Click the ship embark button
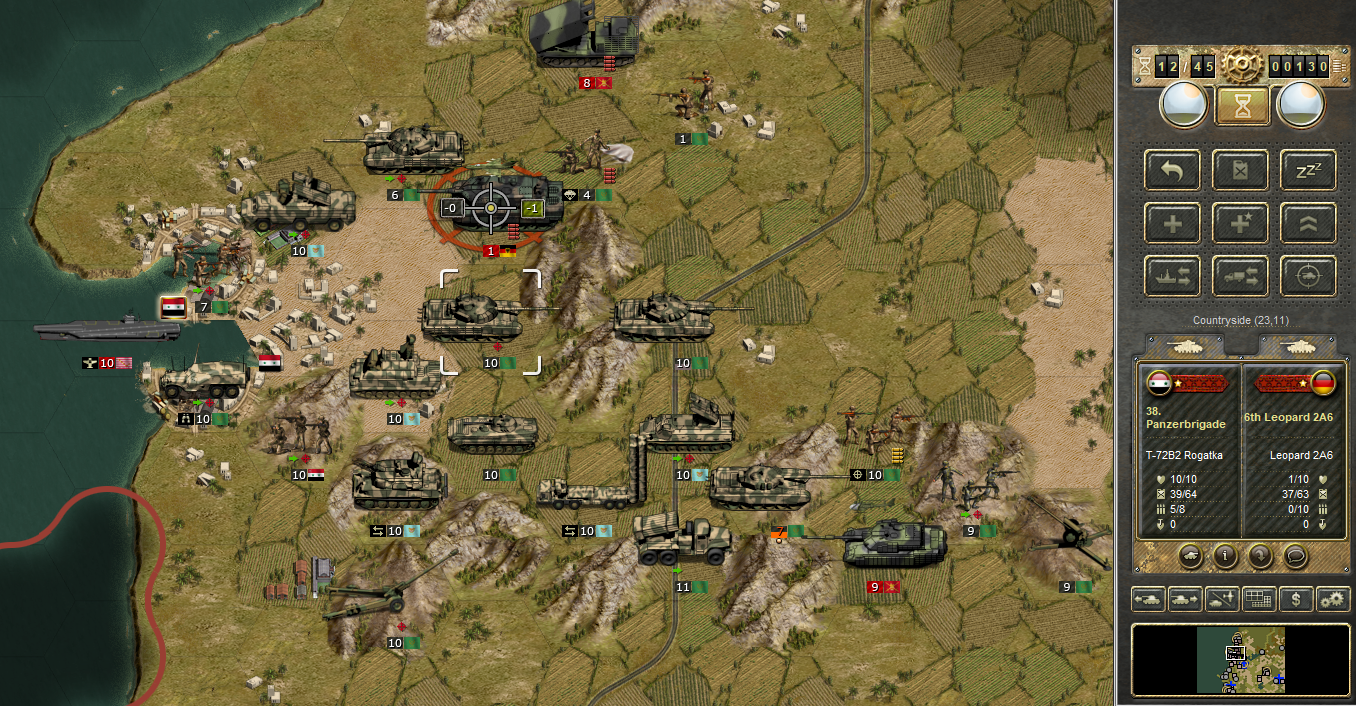The width and height of the screenshot is (1356, 706). (1172, 276)
